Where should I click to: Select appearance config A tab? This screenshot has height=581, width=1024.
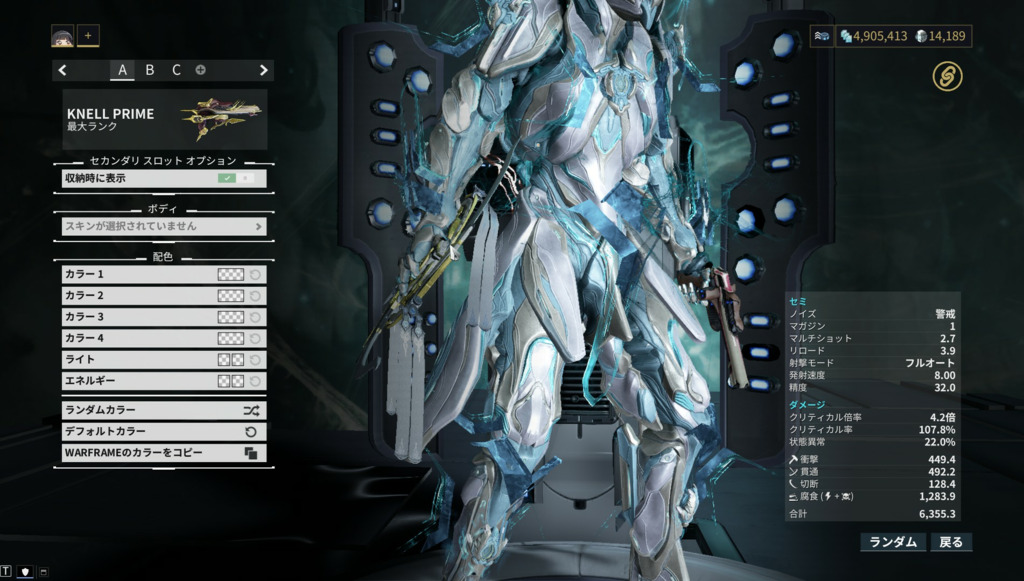(123, 70)
